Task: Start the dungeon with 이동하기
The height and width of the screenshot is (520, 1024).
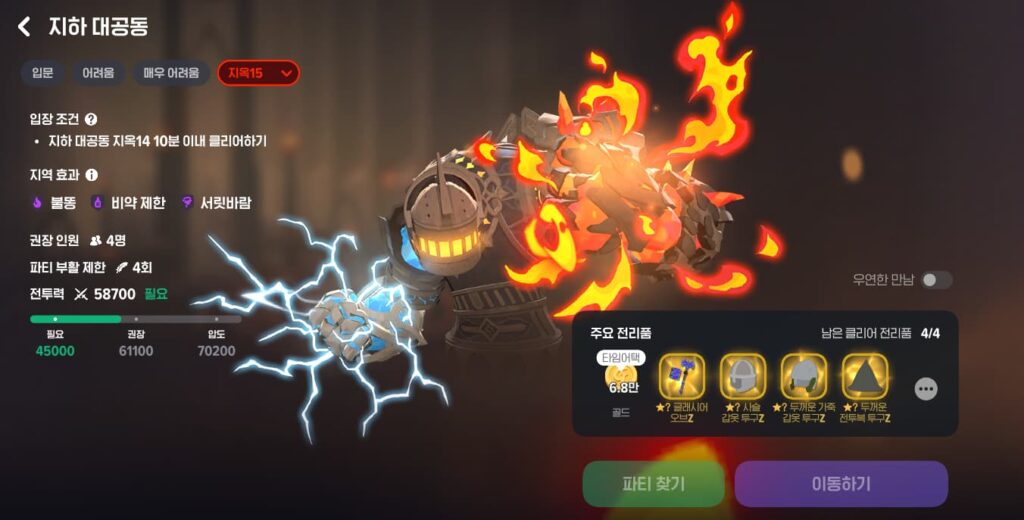Action: pyautogui.click(x=841, y=484)
